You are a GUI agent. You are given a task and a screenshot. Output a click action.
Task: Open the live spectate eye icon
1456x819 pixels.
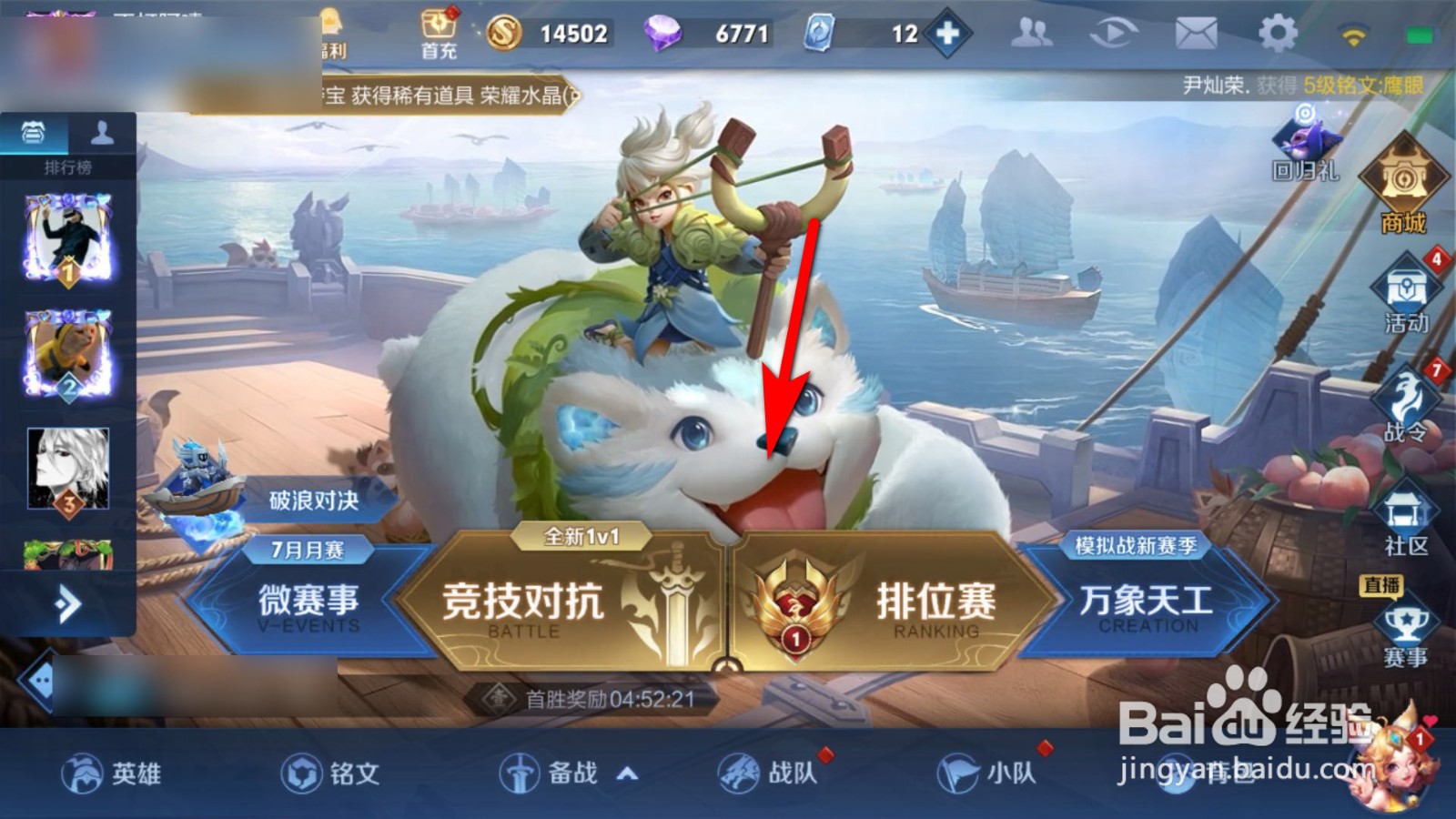[1113, 30]
